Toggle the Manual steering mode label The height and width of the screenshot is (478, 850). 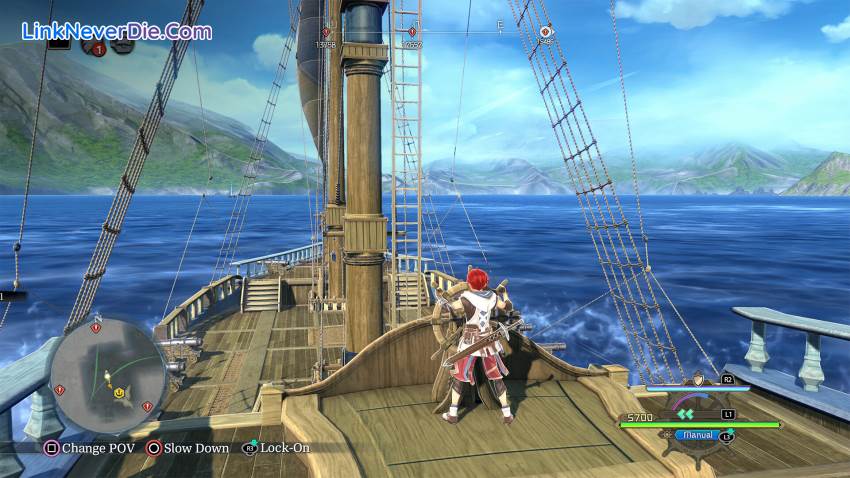[x=695, y=435]
